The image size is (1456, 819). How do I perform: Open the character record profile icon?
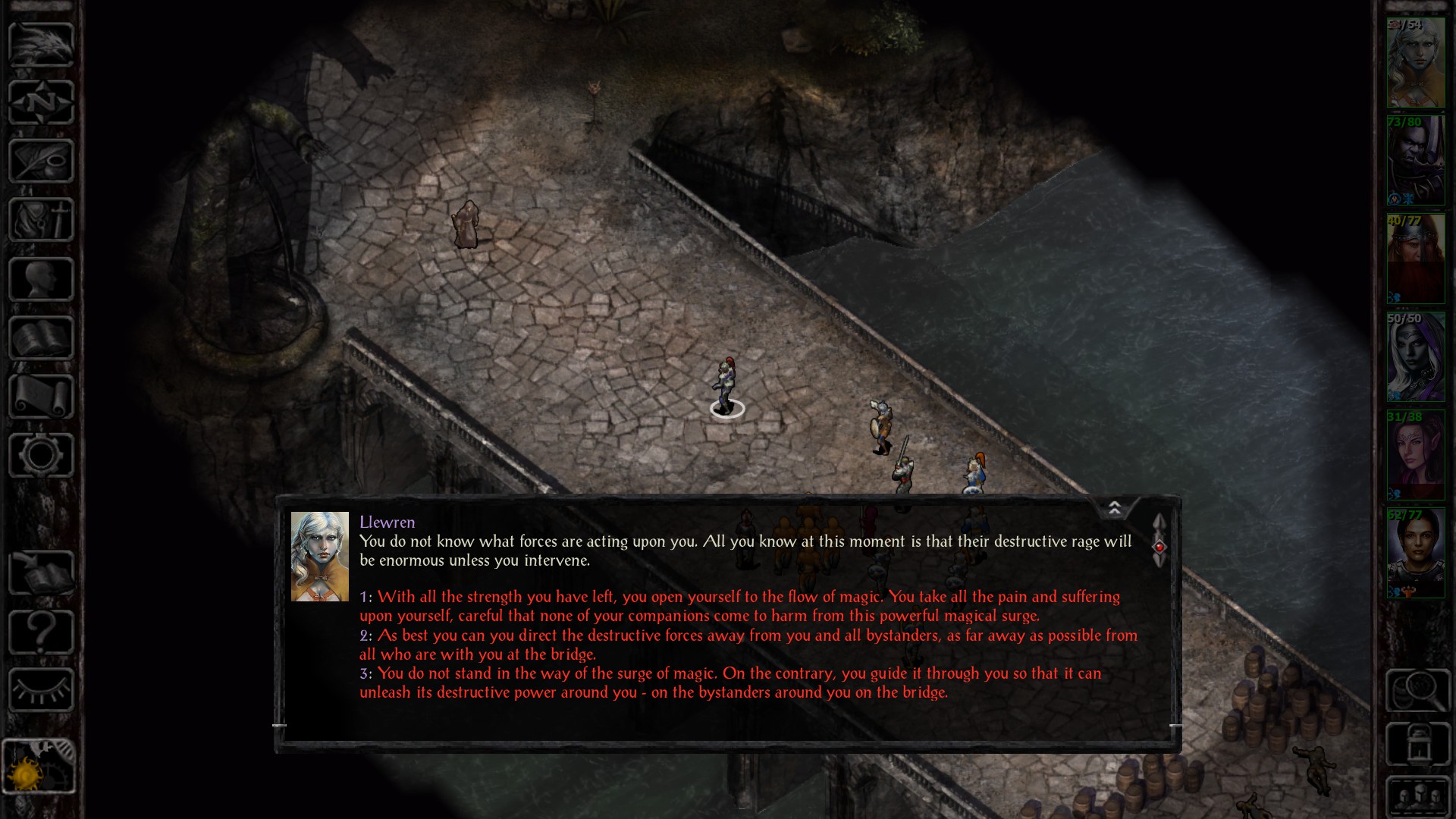coord(39,277)
